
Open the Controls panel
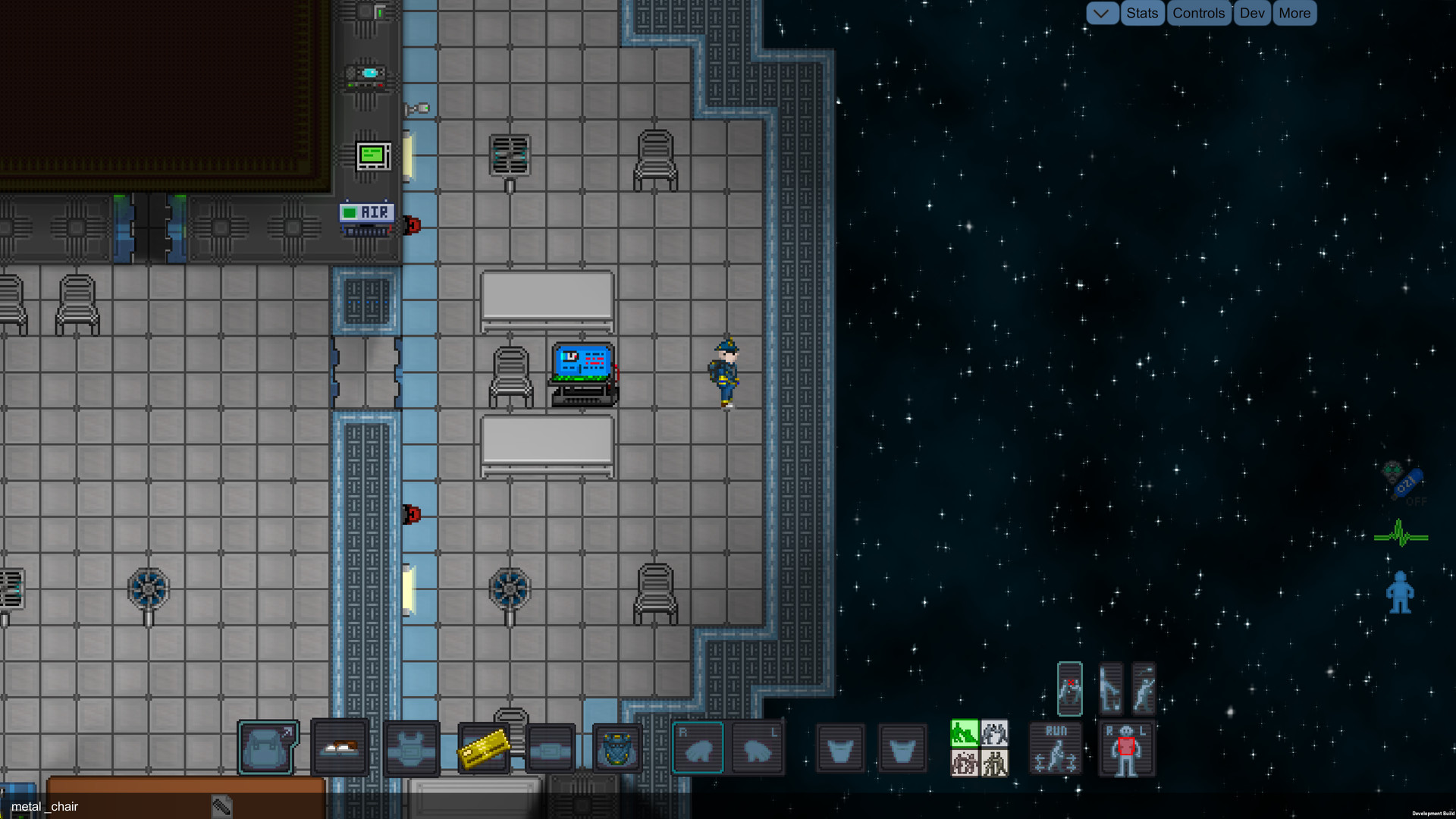(1199, 13)
